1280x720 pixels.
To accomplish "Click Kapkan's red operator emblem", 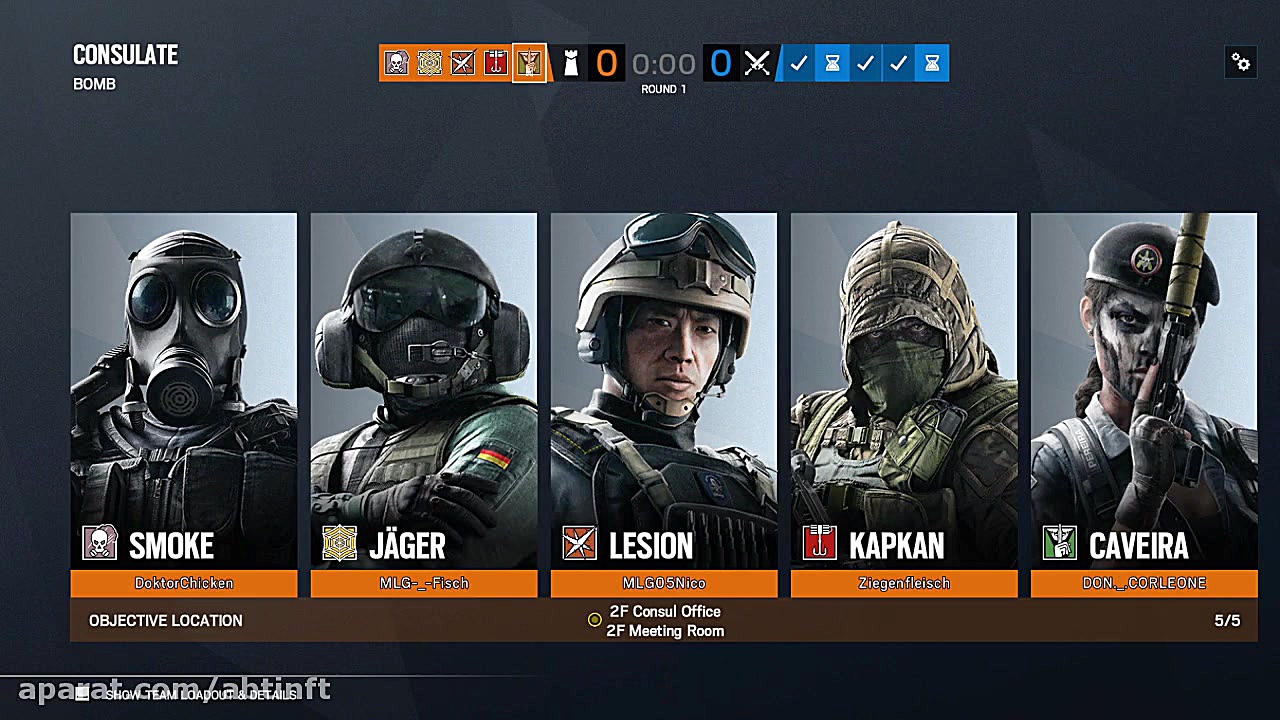I will pos(820,545).
